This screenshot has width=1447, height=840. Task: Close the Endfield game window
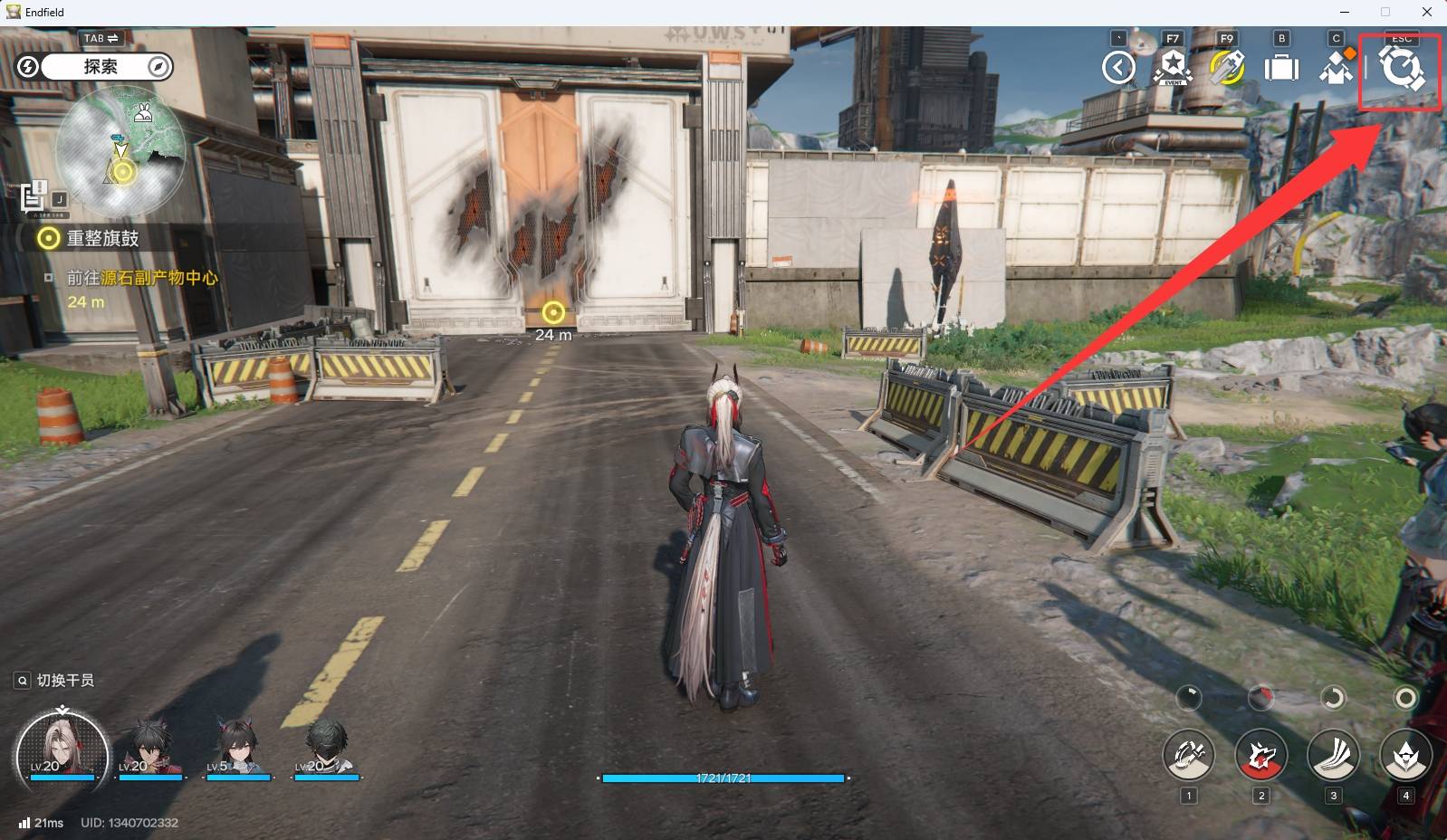(1427, 12)
